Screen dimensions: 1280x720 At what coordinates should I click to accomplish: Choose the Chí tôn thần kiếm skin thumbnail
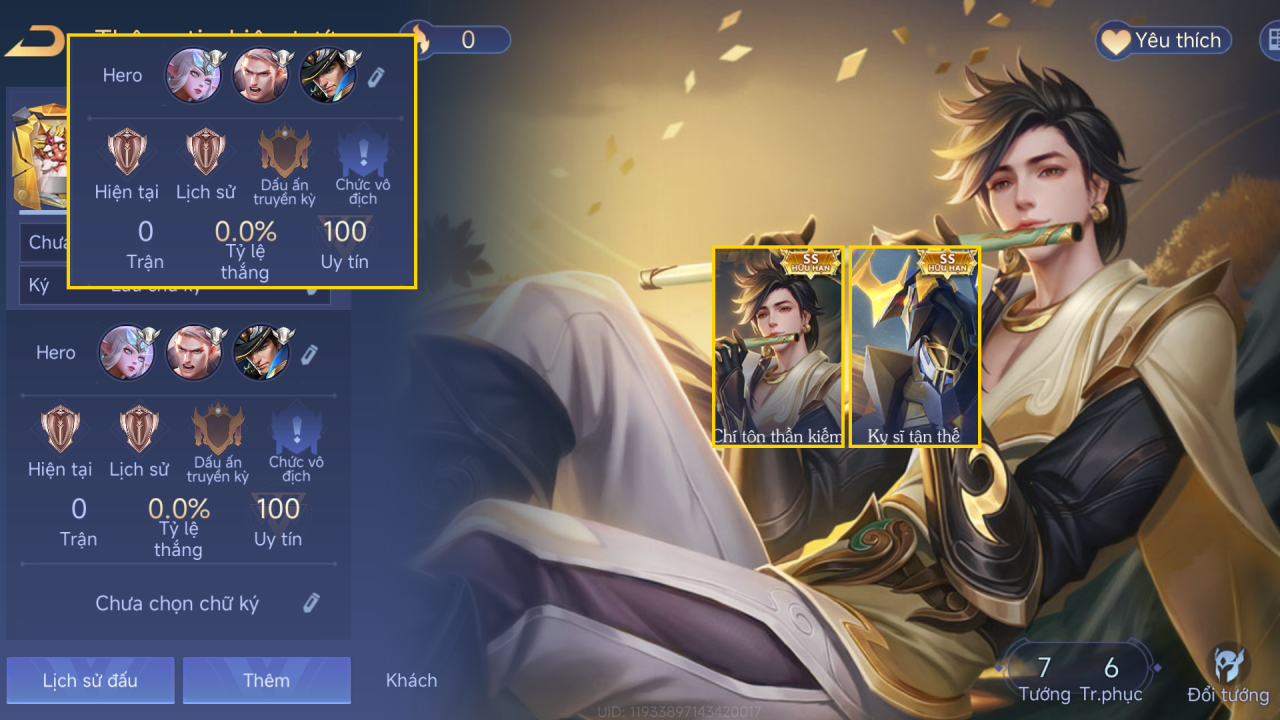(x=779, y=346)
